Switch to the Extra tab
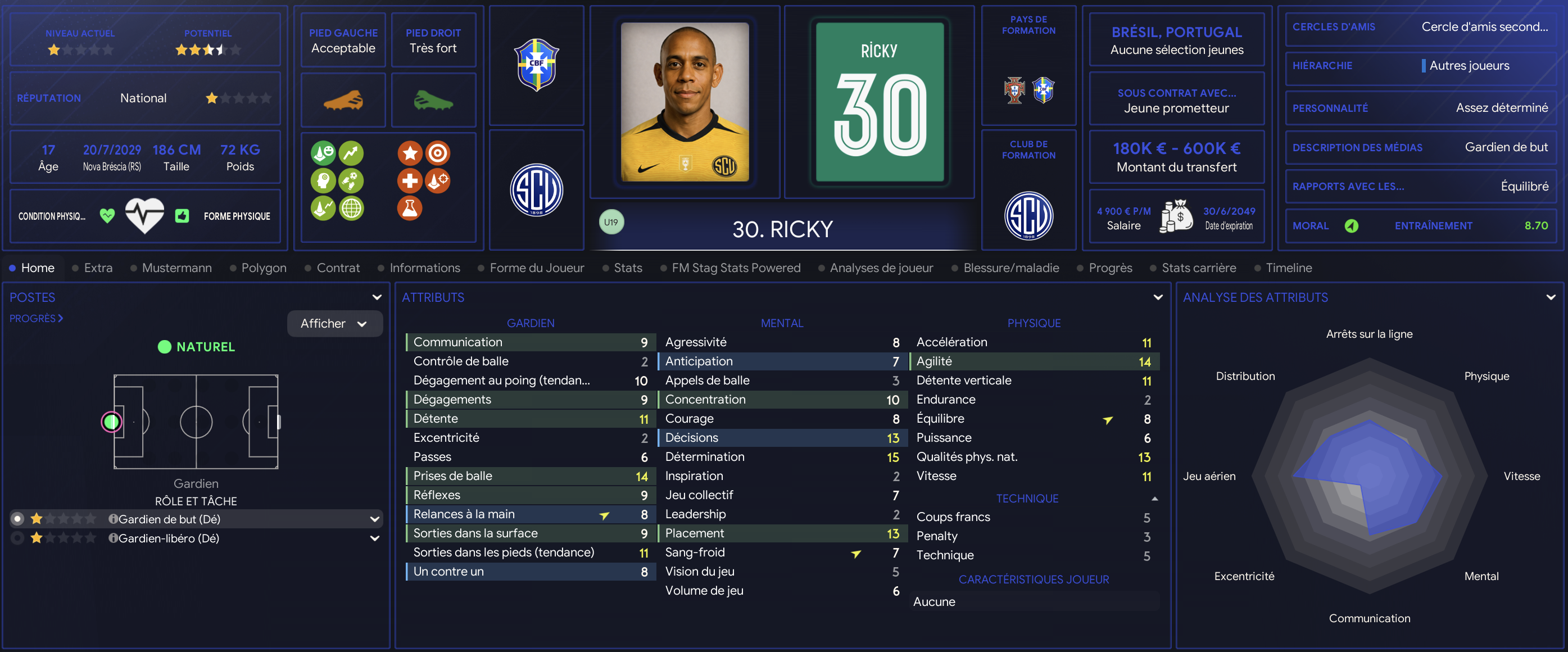This screenshot has height=652, width=1568. tap(97, 268)
